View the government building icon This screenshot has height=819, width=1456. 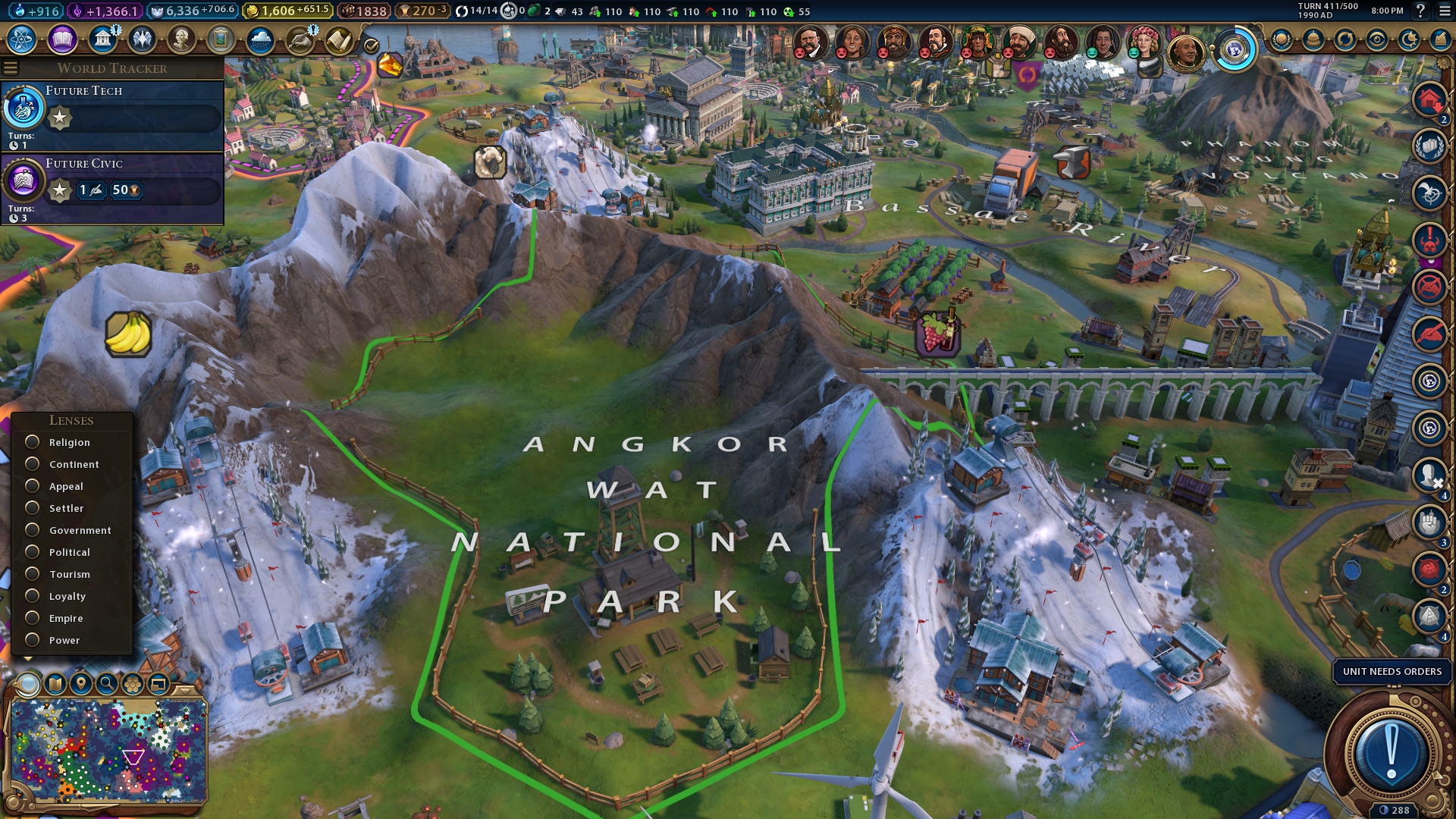tap(102, 39)
